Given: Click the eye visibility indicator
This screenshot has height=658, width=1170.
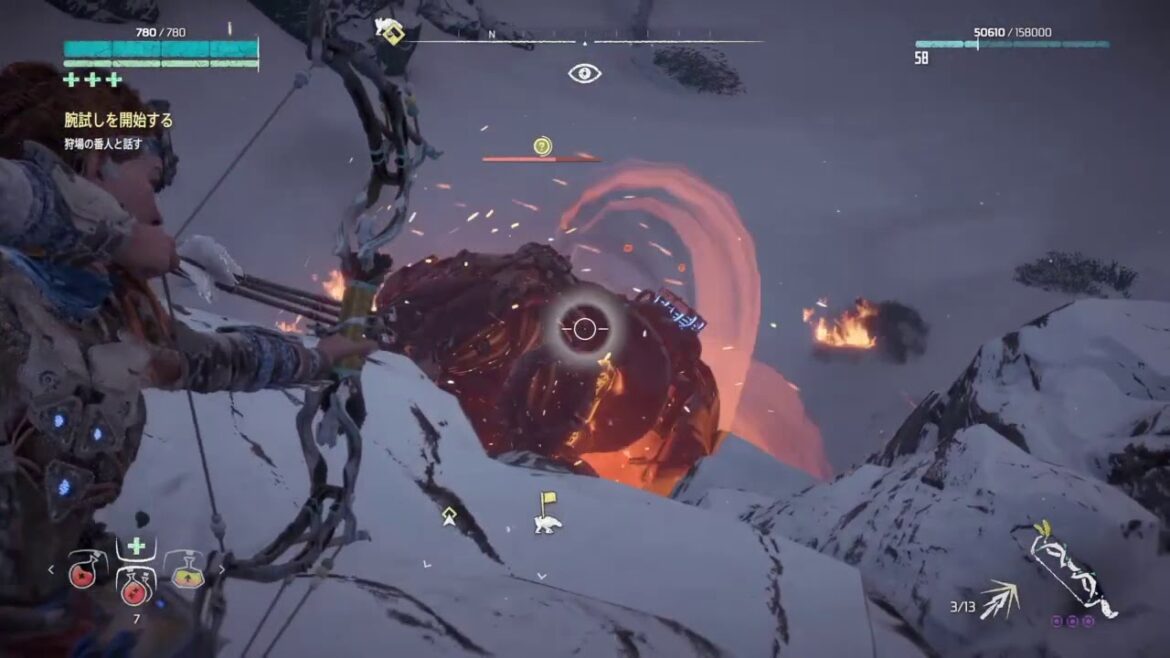Looking at the screenshot, I should point(584,73).
